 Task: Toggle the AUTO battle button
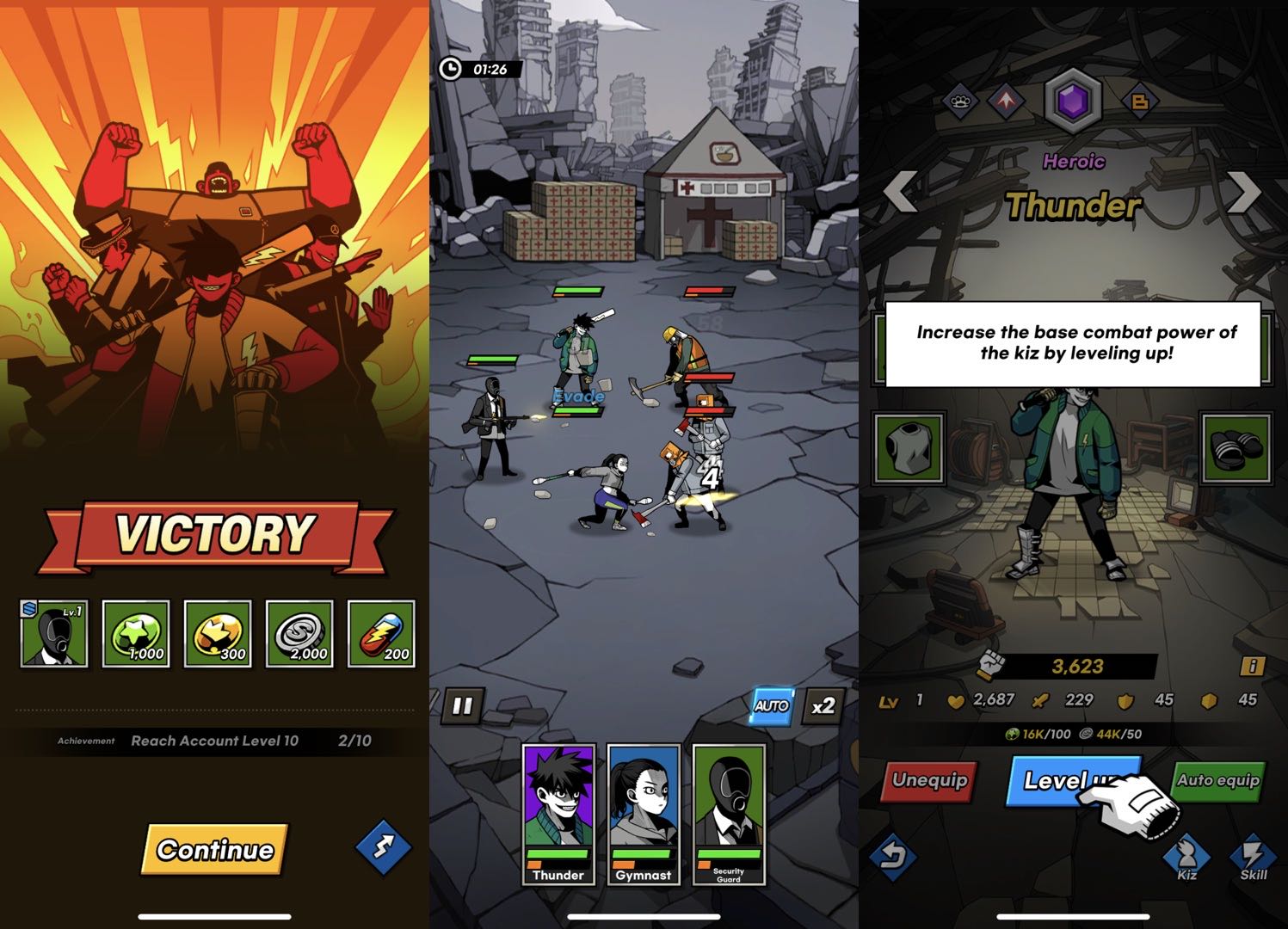772,706
